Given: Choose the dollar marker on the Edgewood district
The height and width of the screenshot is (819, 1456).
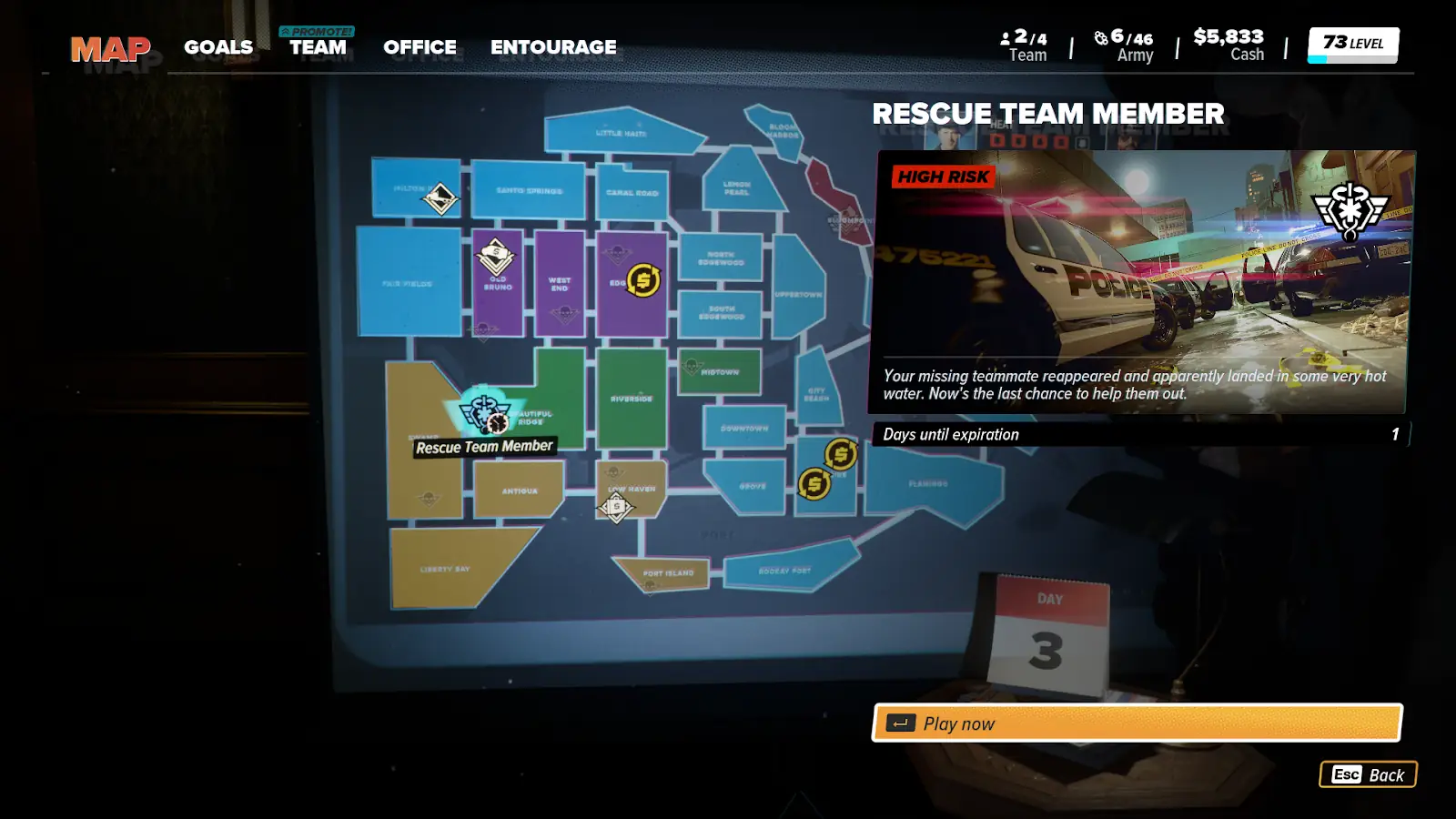Looking at the screenshot, I should pos(643,280).
